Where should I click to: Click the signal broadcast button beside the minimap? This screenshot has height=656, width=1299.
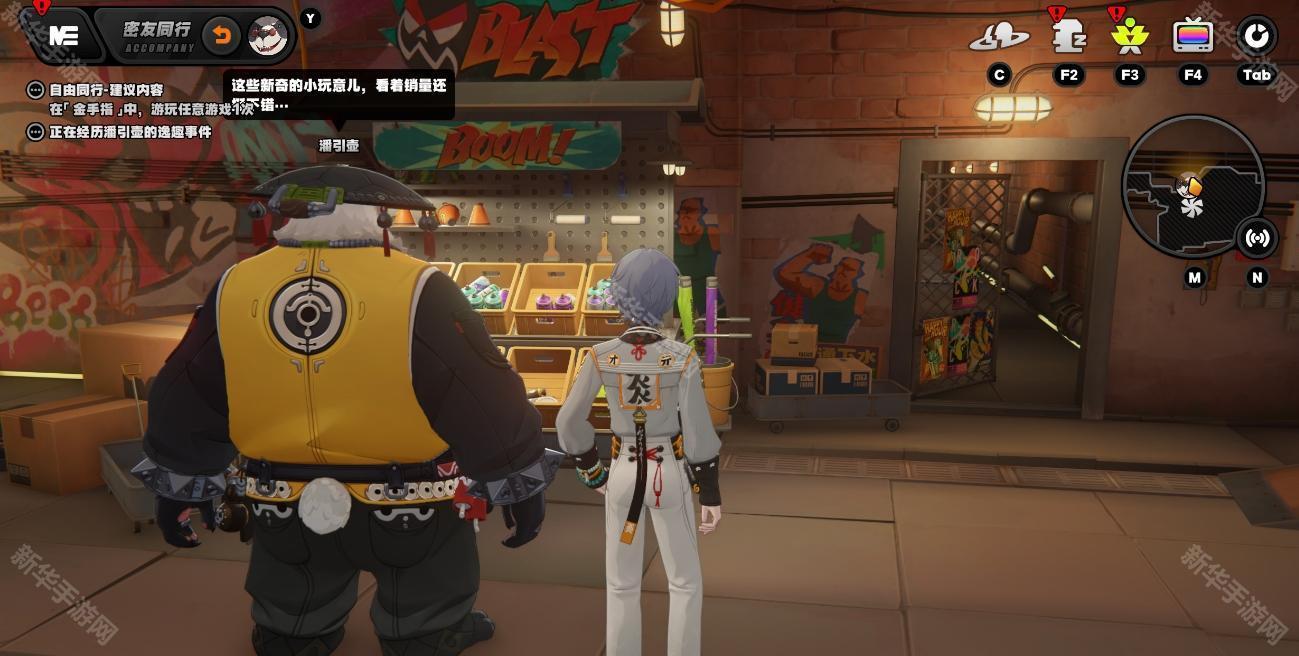(1257, 238)
